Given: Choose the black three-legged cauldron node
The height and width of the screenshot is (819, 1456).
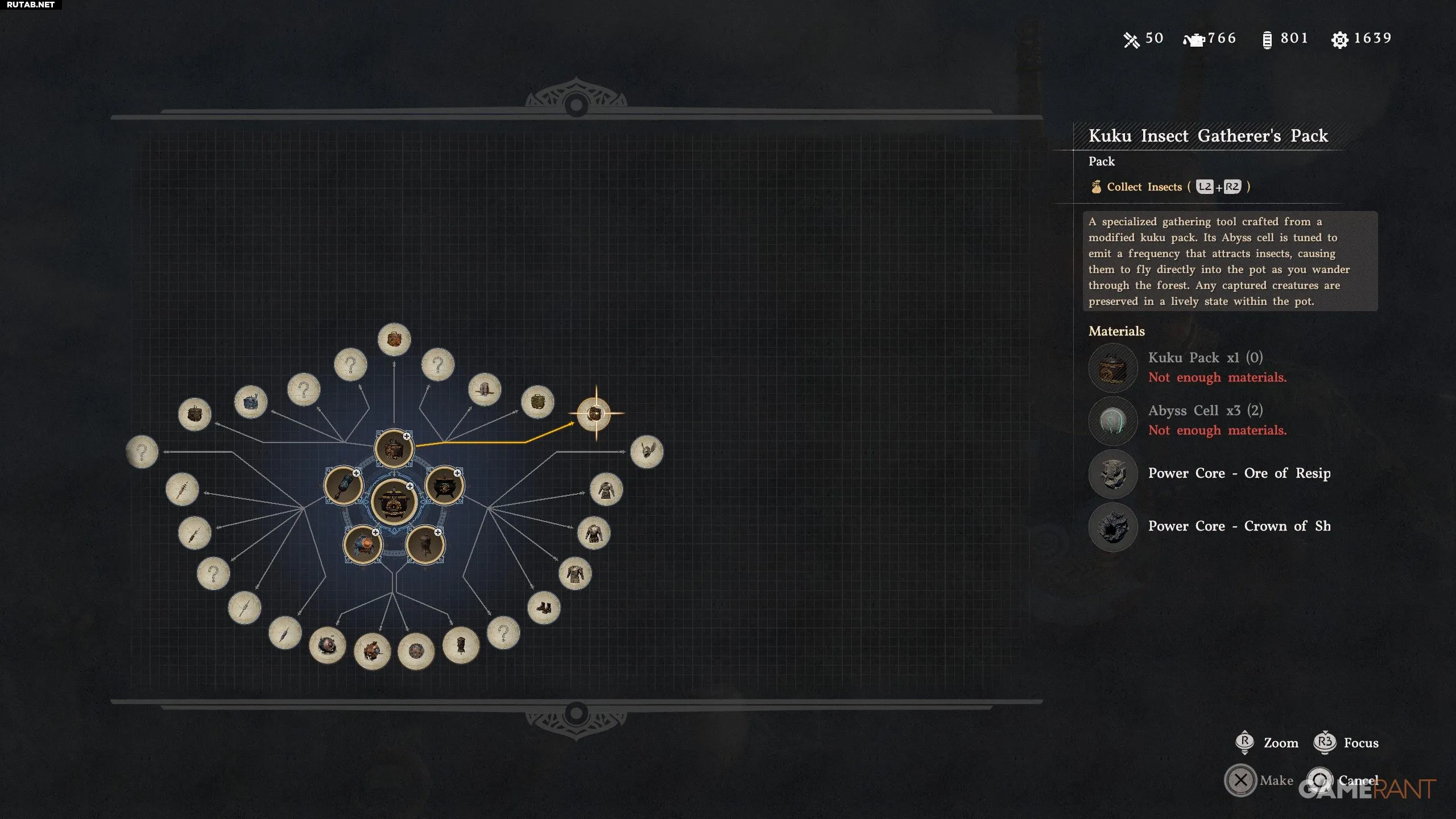Looking at the screenshot, I should coord(444,486).
